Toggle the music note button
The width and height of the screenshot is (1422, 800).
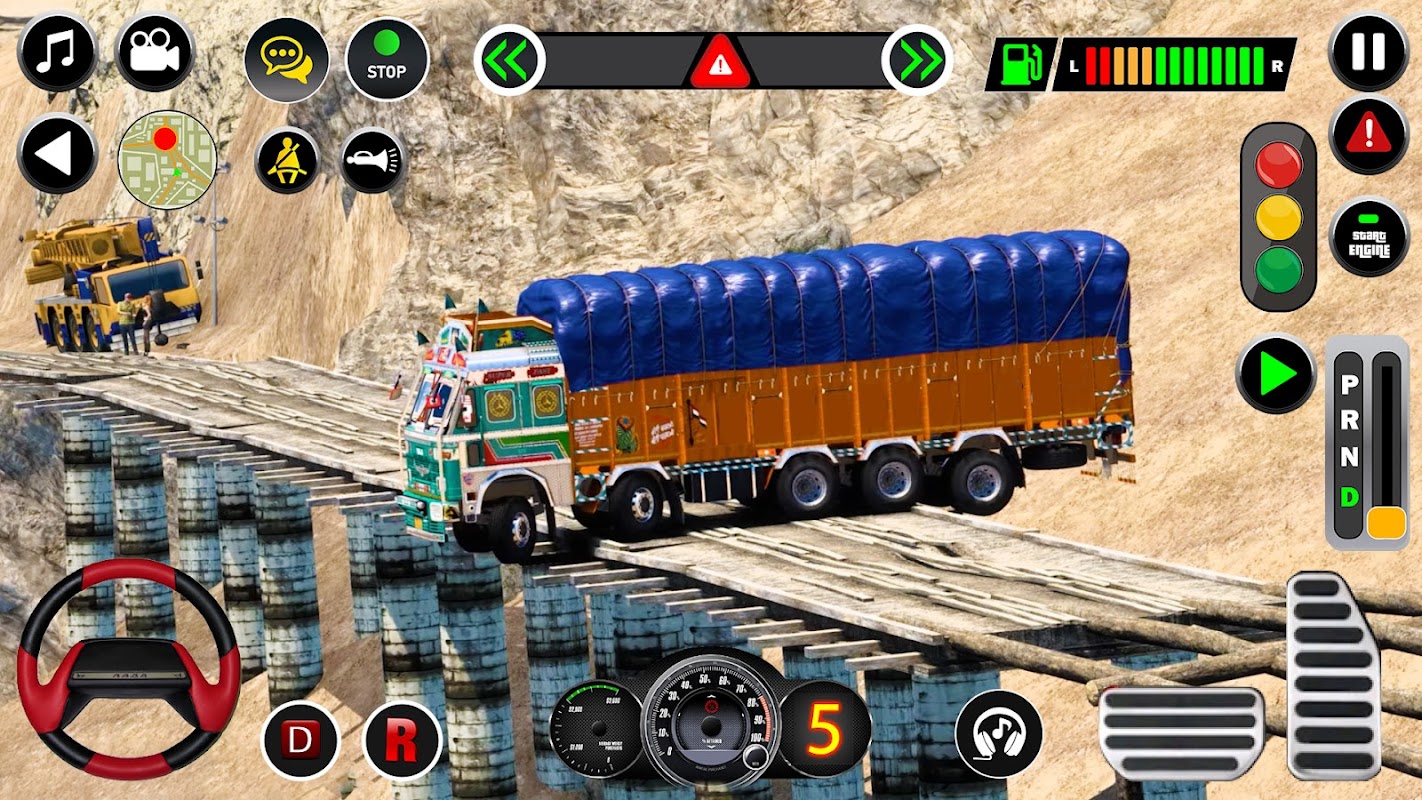(57, 53)
